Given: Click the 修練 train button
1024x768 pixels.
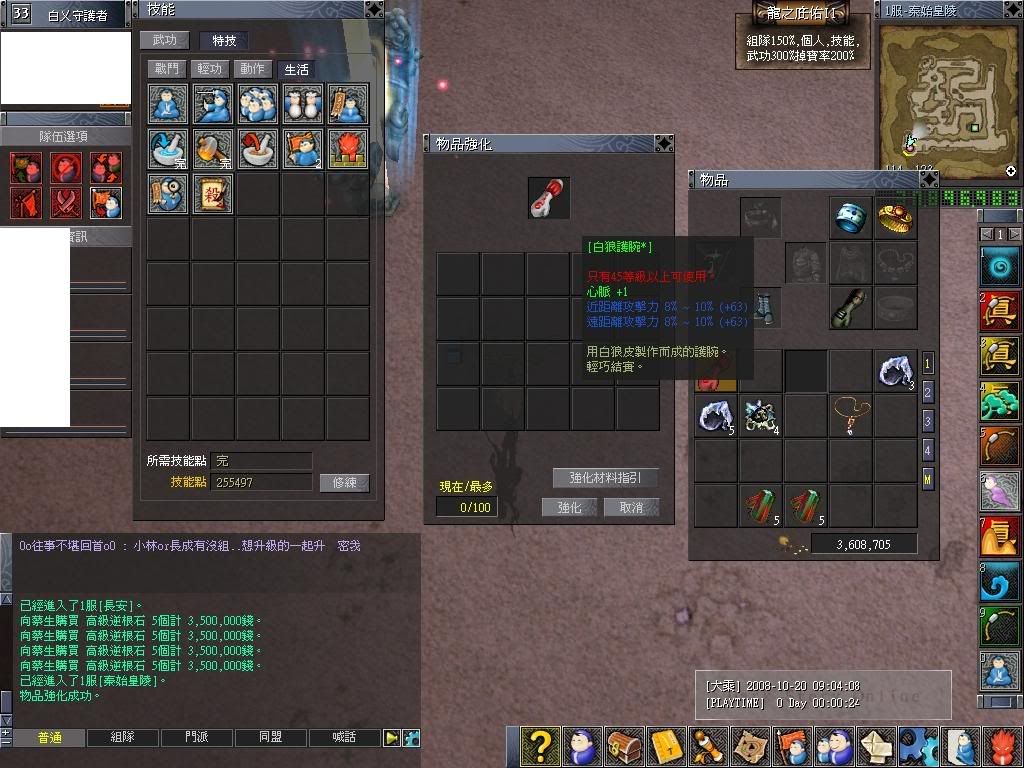Looking at the screenshot, I should click(344, 483).
